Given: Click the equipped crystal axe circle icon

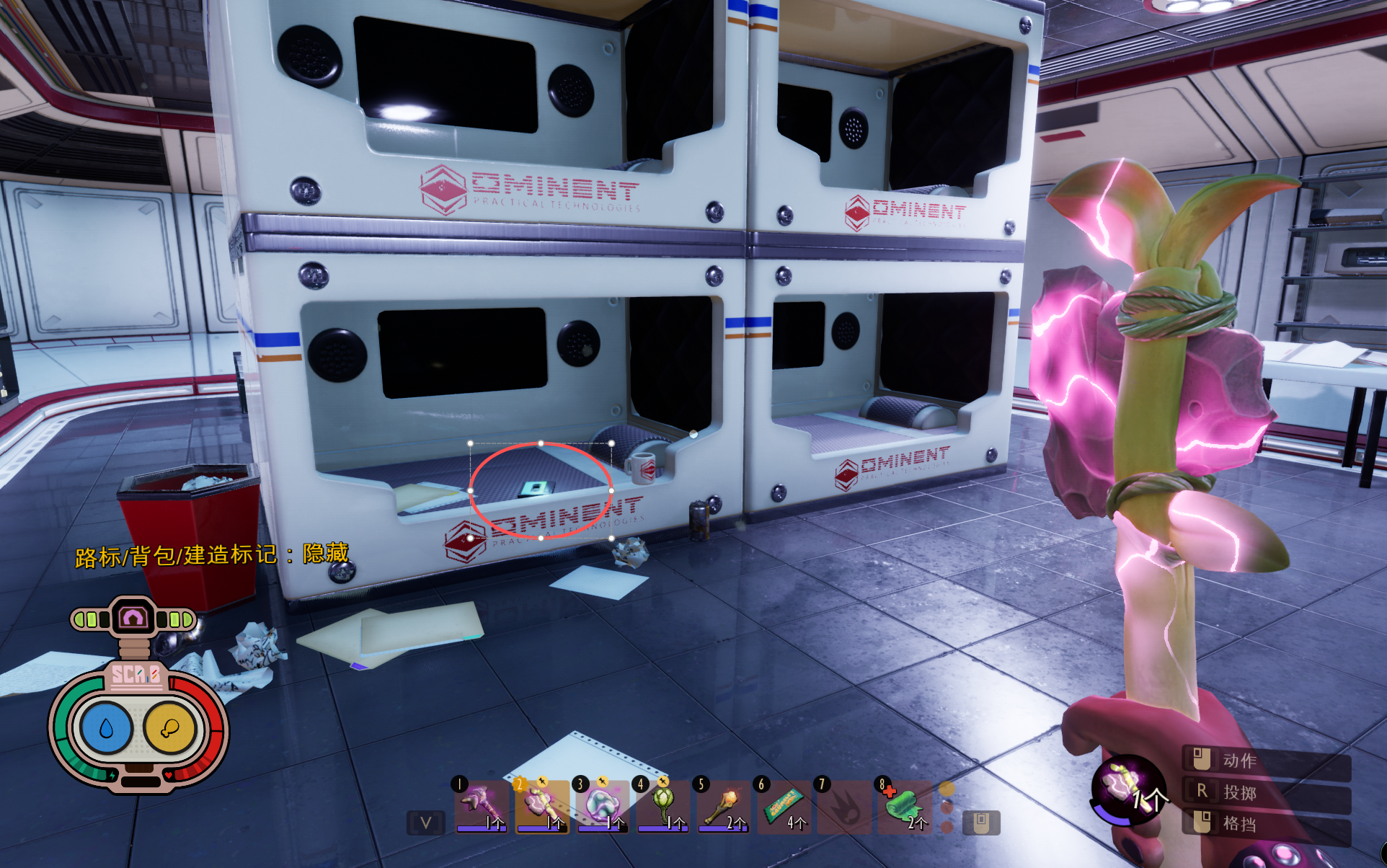Looking at the screenshot, I should [x=1127, y=789].
